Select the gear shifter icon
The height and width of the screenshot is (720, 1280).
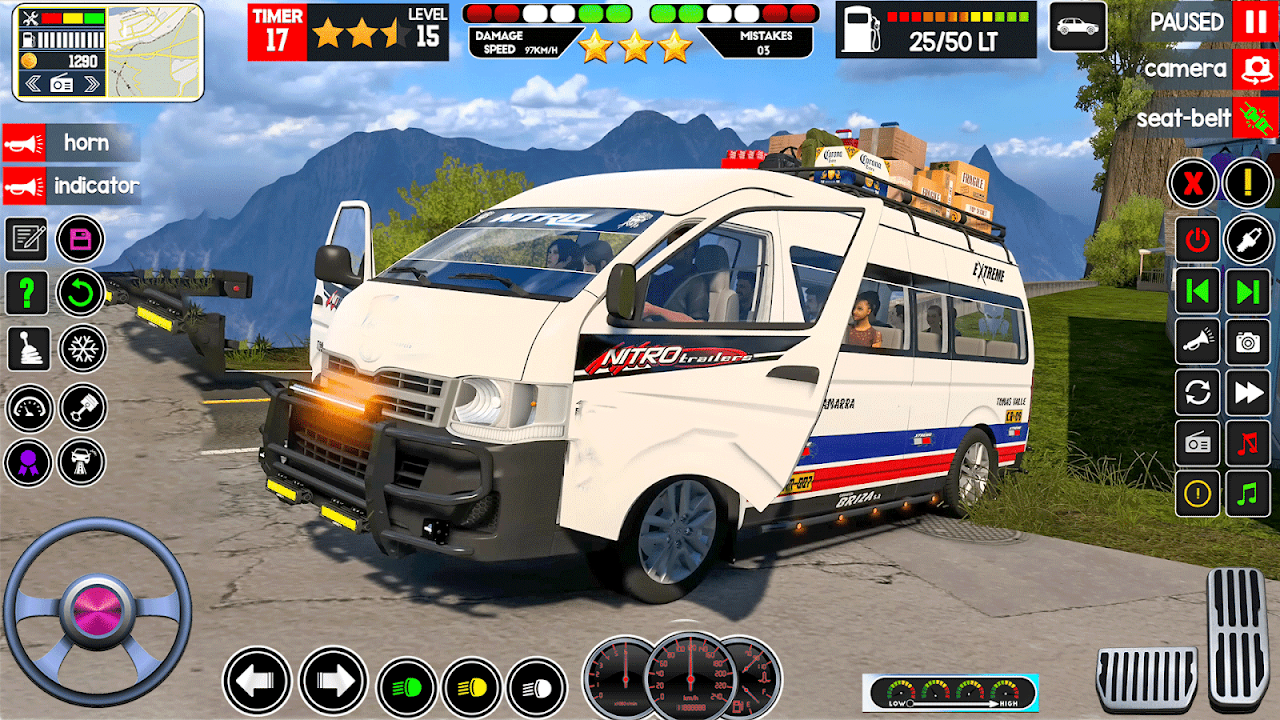[28, 348]
